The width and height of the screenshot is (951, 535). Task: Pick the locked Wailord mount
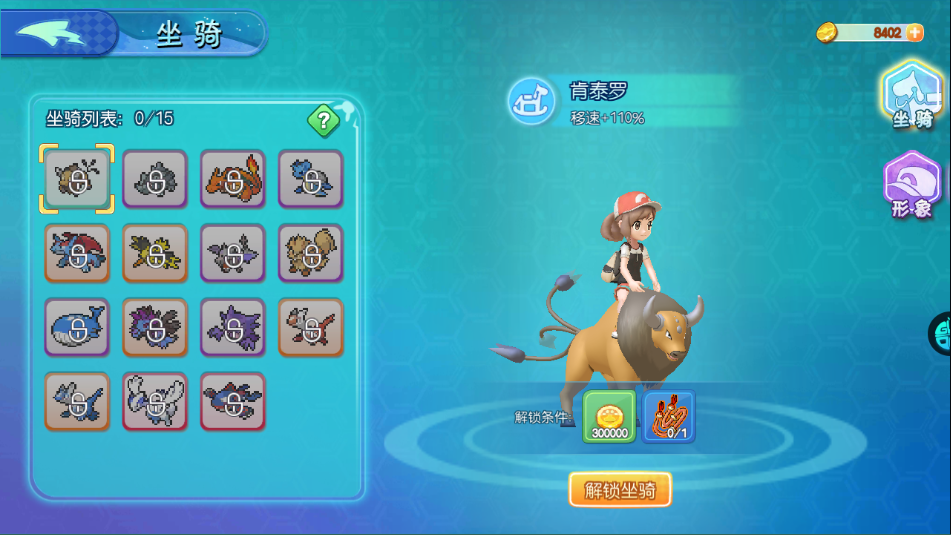pos(77,327)
